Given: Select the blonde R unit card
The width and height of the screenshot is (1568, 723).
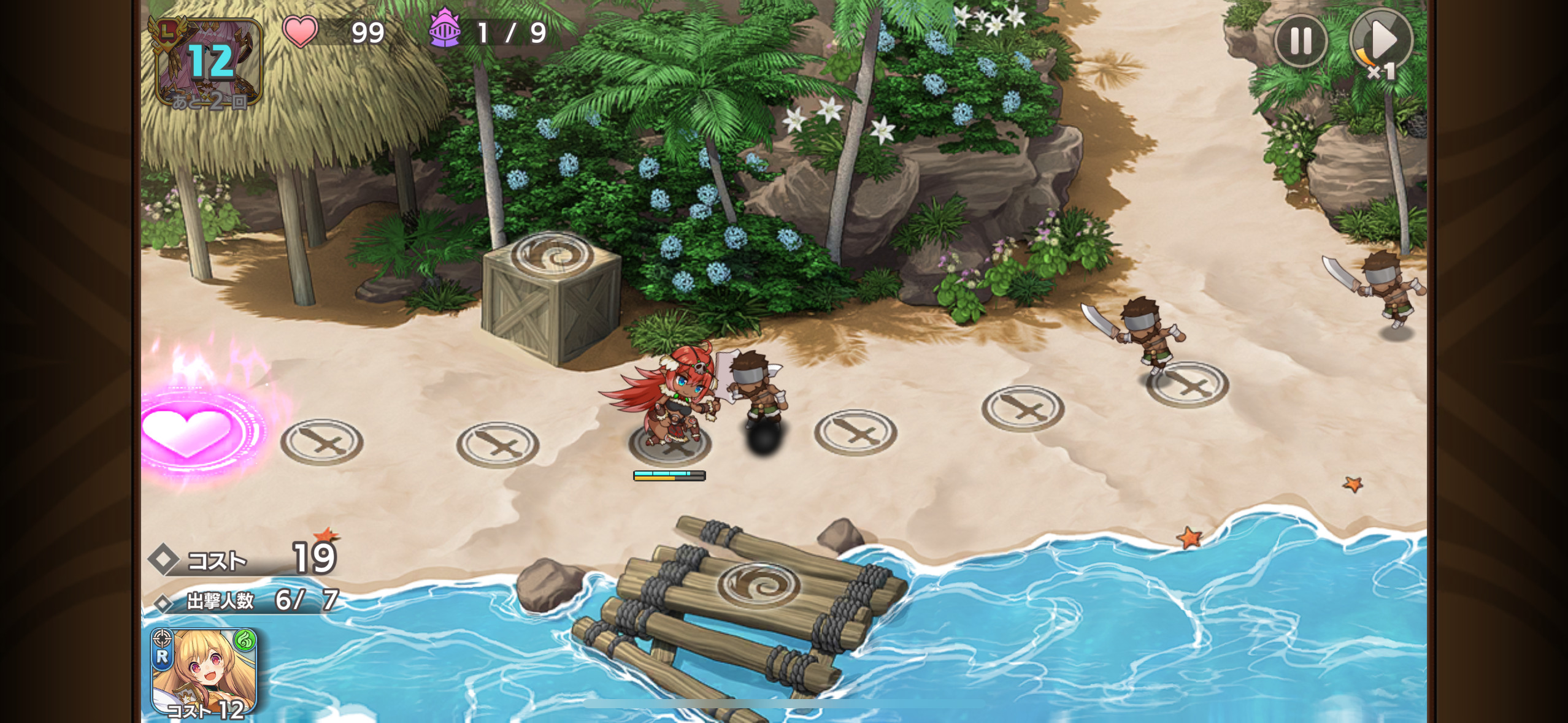Looking at the screenshot, I should coord(204,672).
